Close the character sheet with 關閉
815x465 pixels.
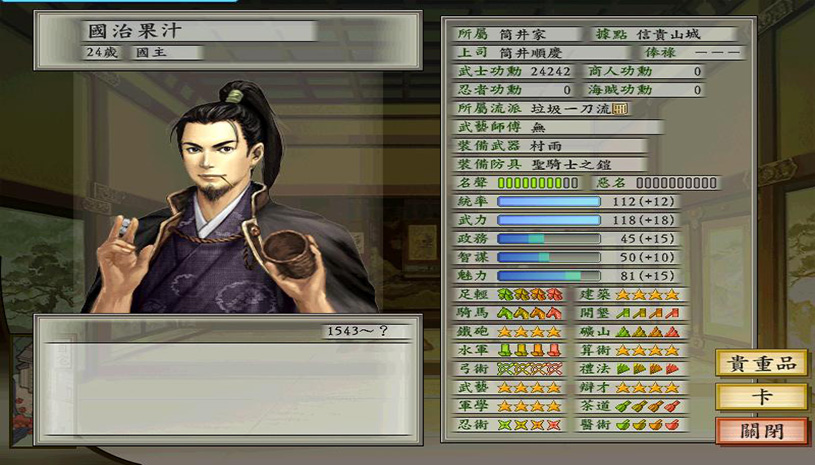(761, 432)
